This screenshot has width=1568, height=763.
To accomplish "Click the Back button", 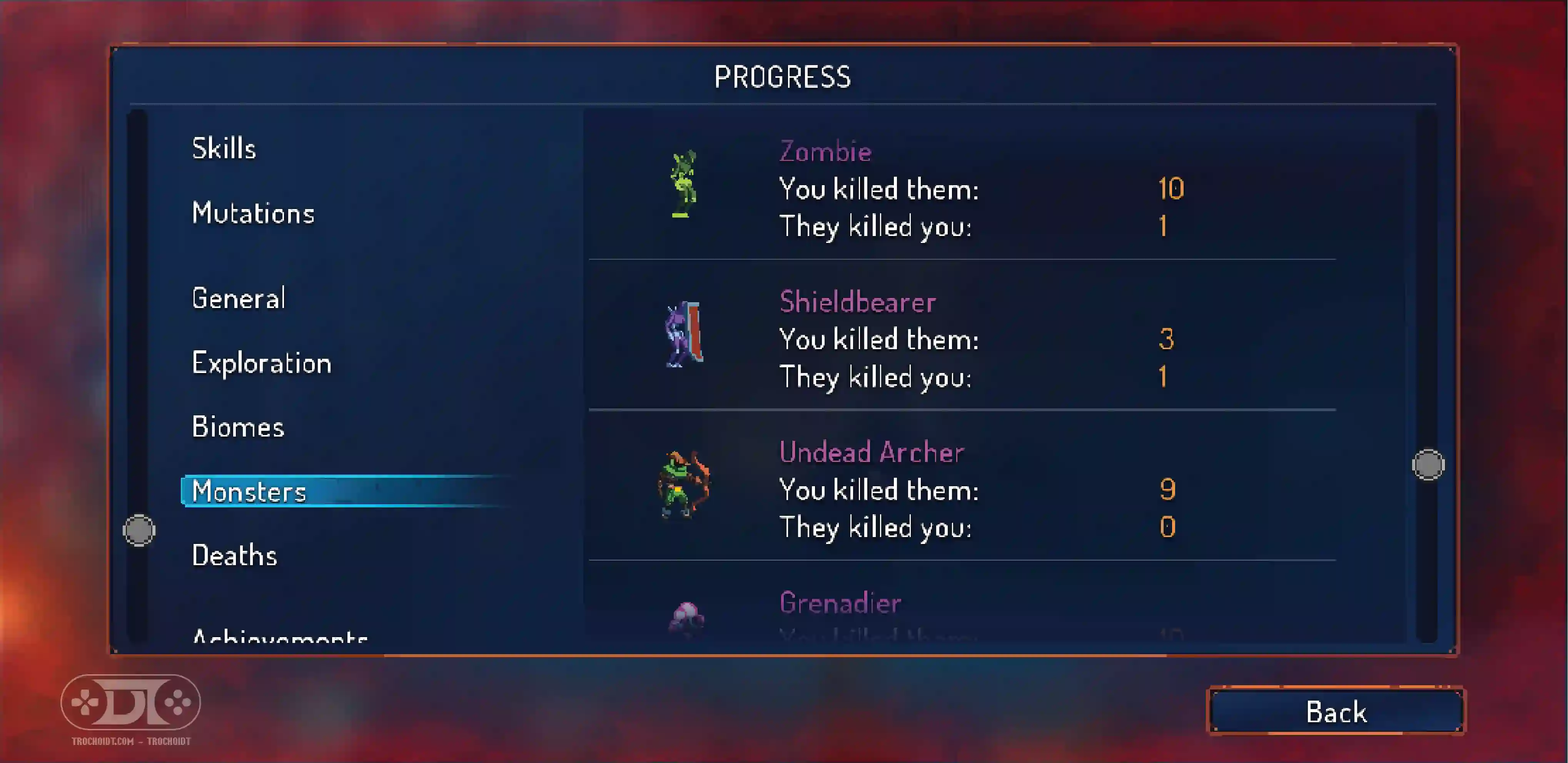I will click(1336, 711).
